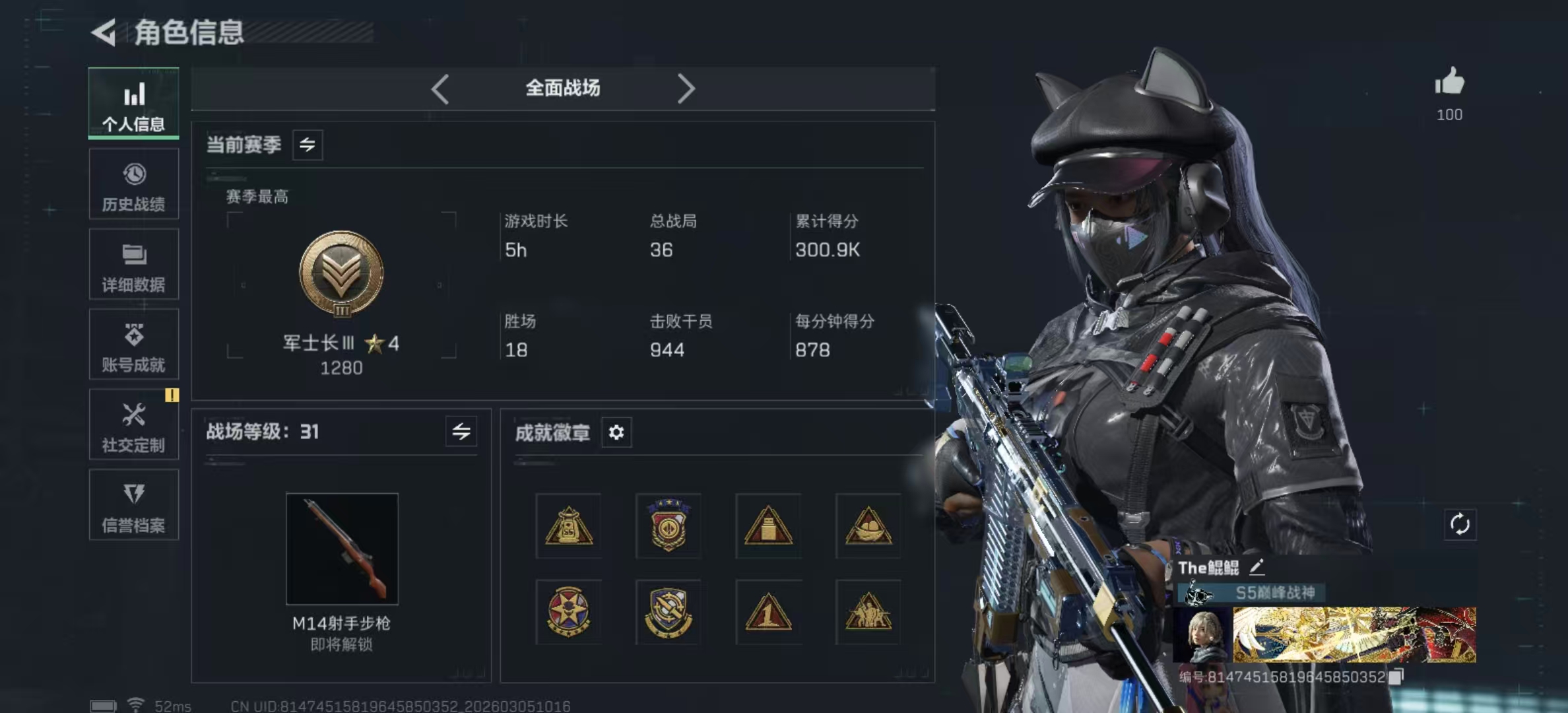
Task: Copy the player ID number
Action: [x=1396, y=677]
